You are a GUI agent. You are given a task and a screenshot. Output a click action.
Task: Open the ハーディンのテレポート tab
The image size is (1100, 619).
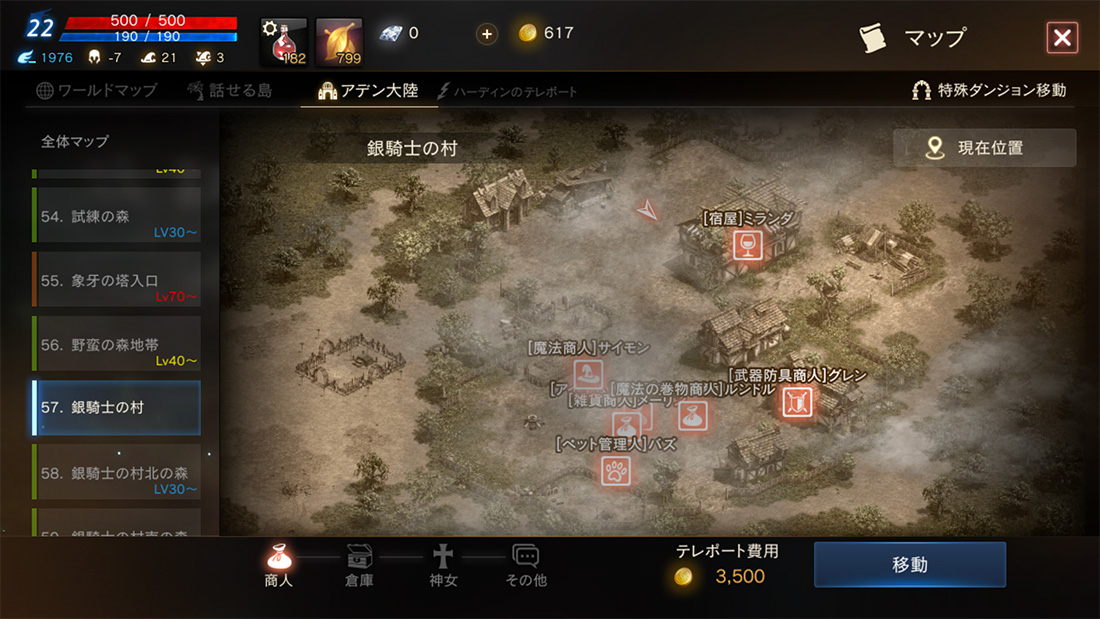tap(508, 91)
